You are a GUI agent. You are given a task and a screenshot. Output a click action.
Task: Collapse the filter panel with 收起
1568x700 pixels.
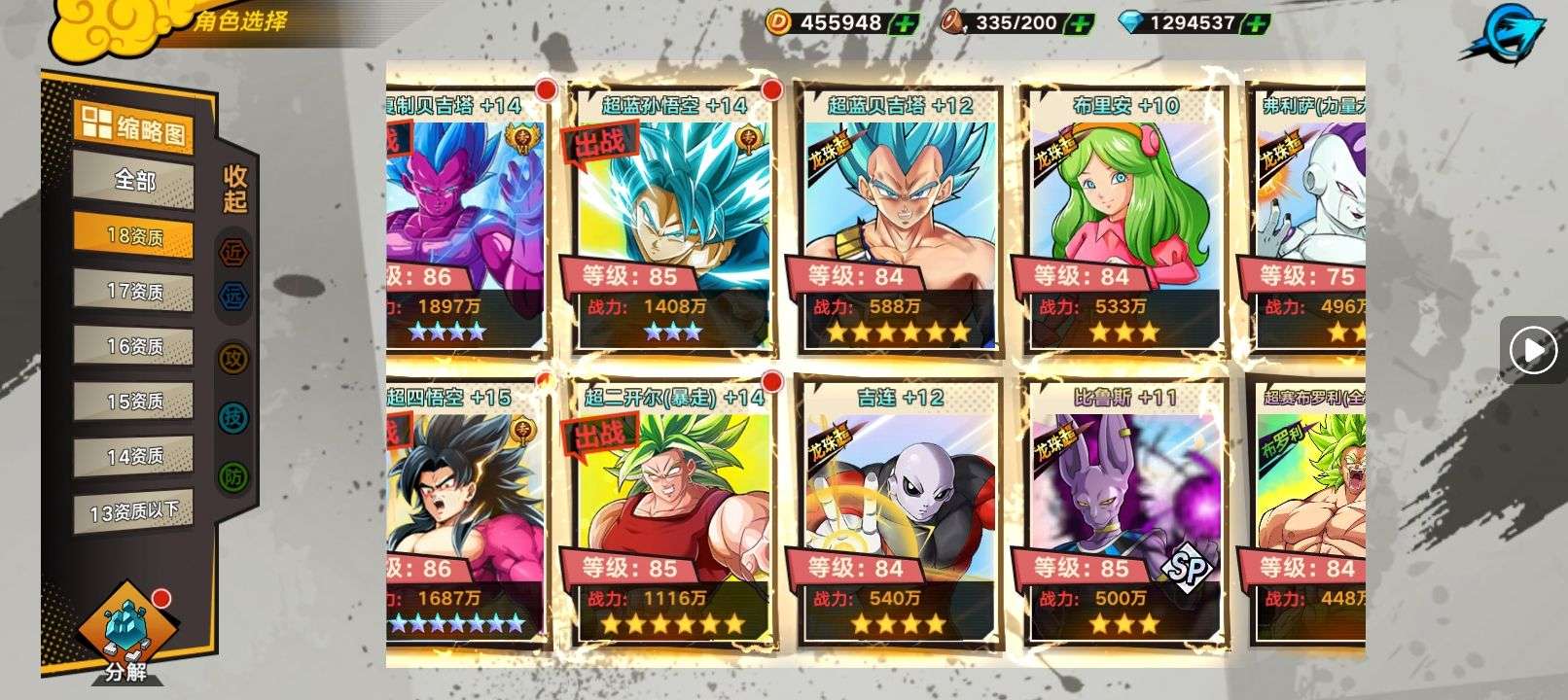(235, 189)
